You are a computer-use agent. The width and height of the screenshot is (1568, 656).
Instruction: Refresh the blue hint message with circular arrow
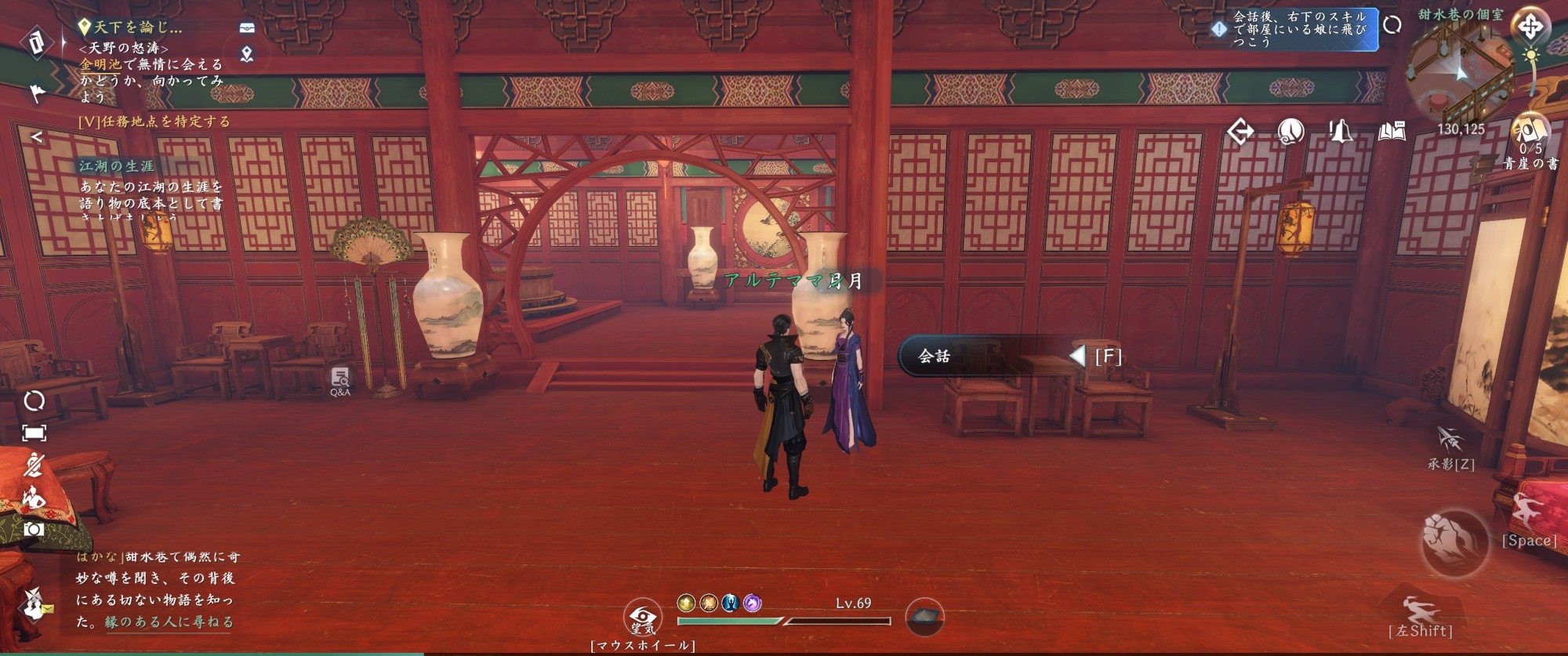point(1392,25)
